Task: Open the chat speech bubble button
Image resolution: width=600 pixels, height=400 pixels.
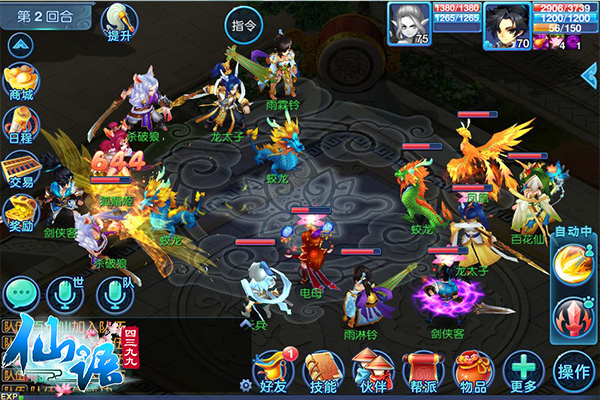Action: 20,293
